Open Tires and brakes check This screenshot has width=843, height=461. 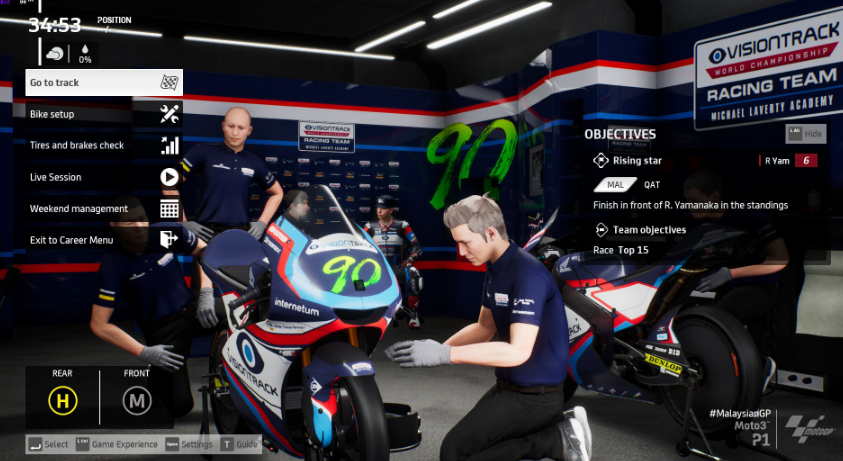point(104,145)
